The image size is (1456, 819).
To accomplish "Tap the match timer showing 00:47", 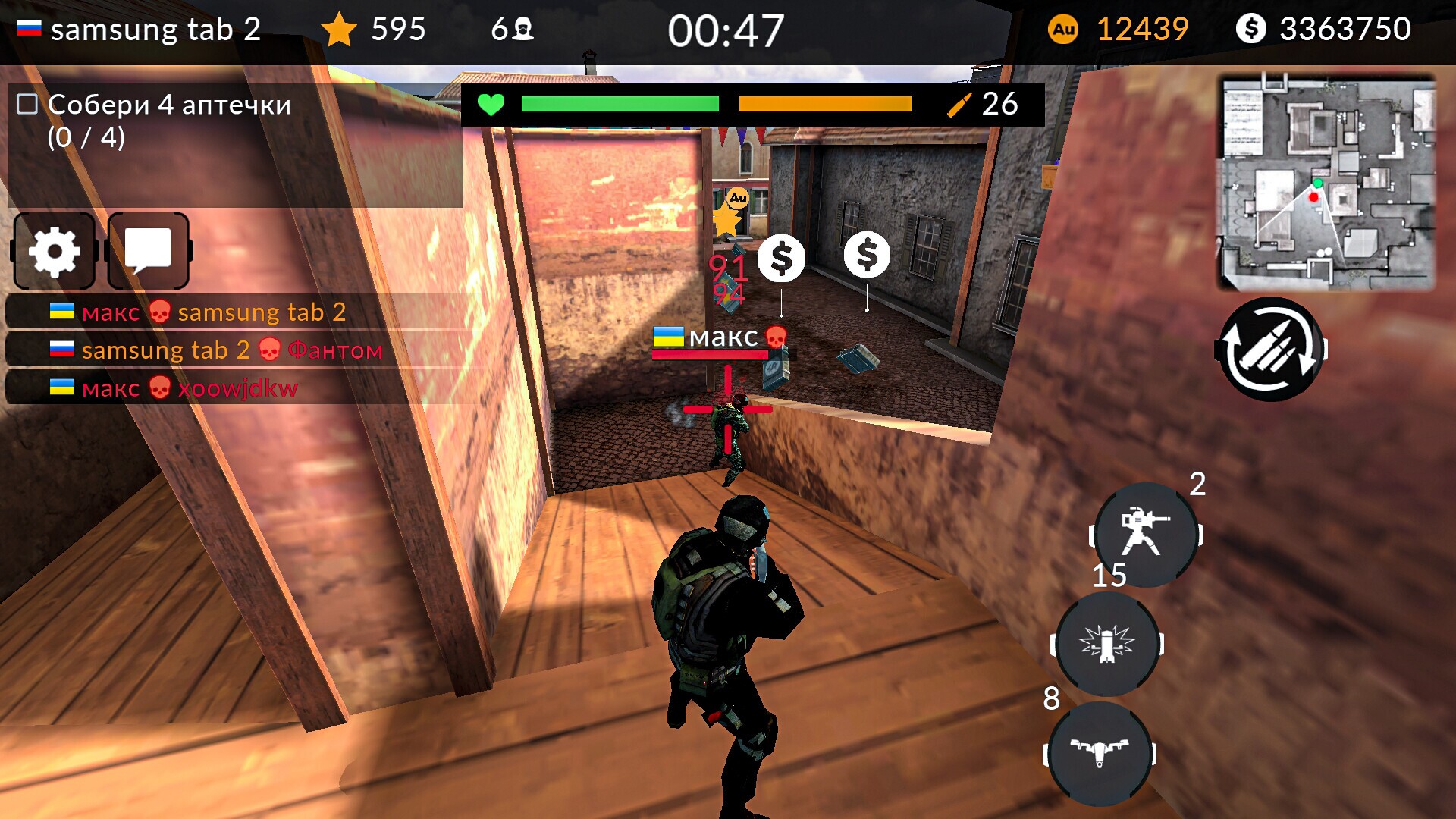I will click(x=727, y=29).
